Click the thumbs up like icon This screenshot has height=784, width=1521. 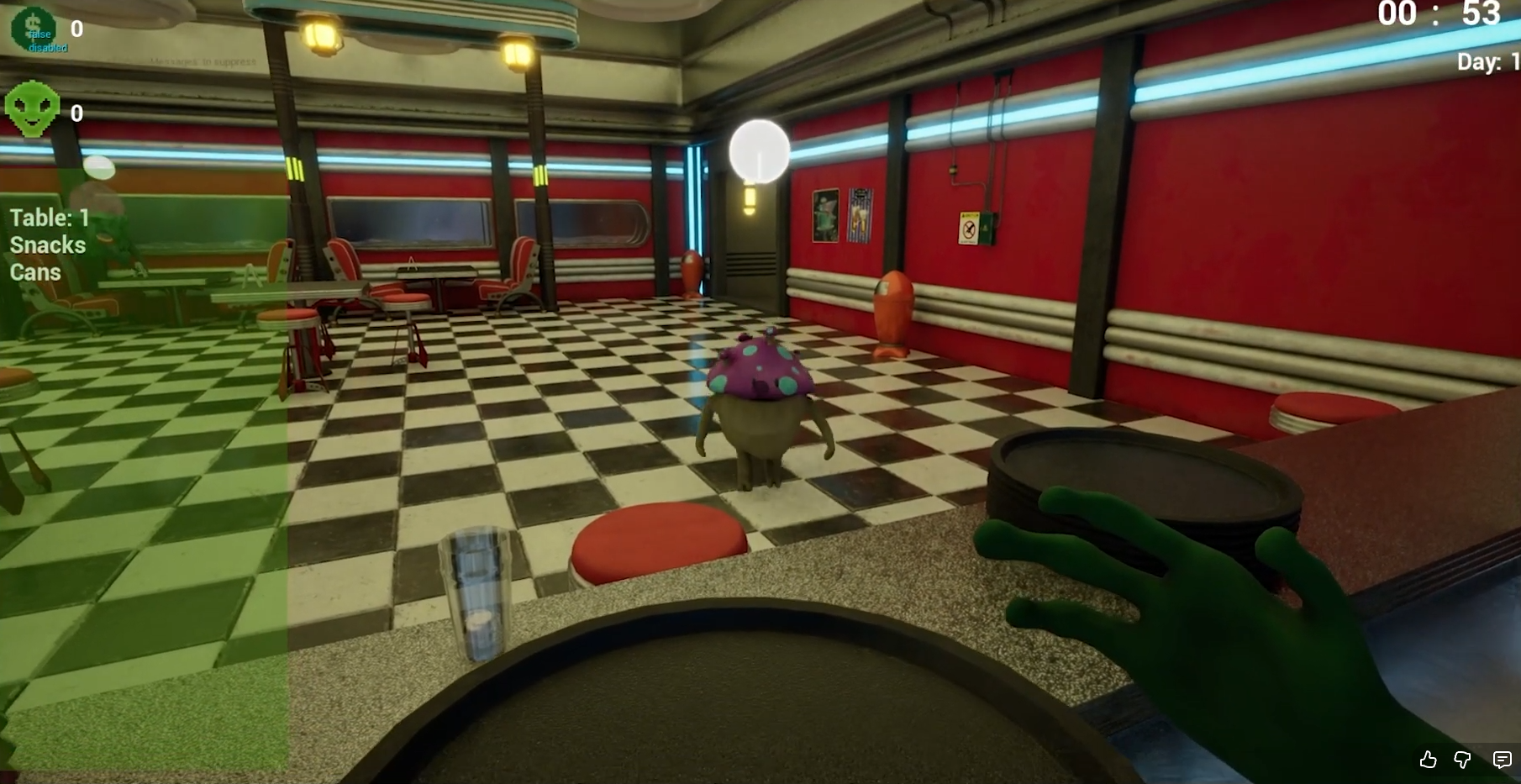coord(1428,760)
